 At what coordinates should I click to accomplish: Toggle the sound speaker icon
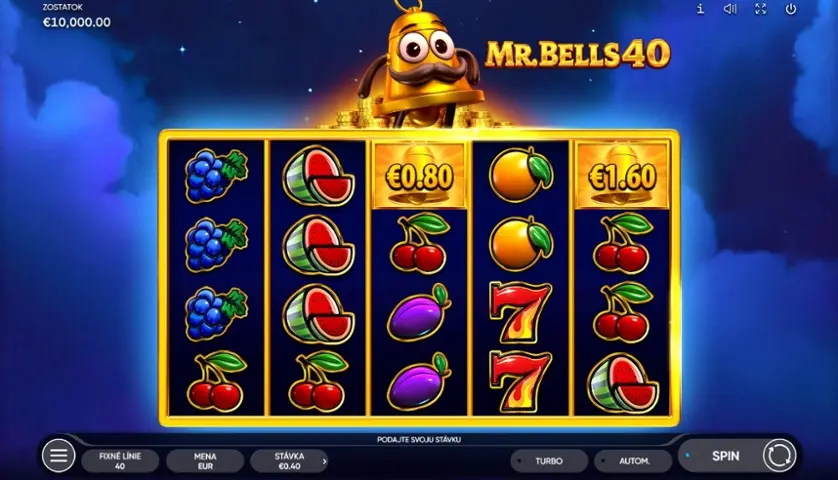tap(730, 9)
